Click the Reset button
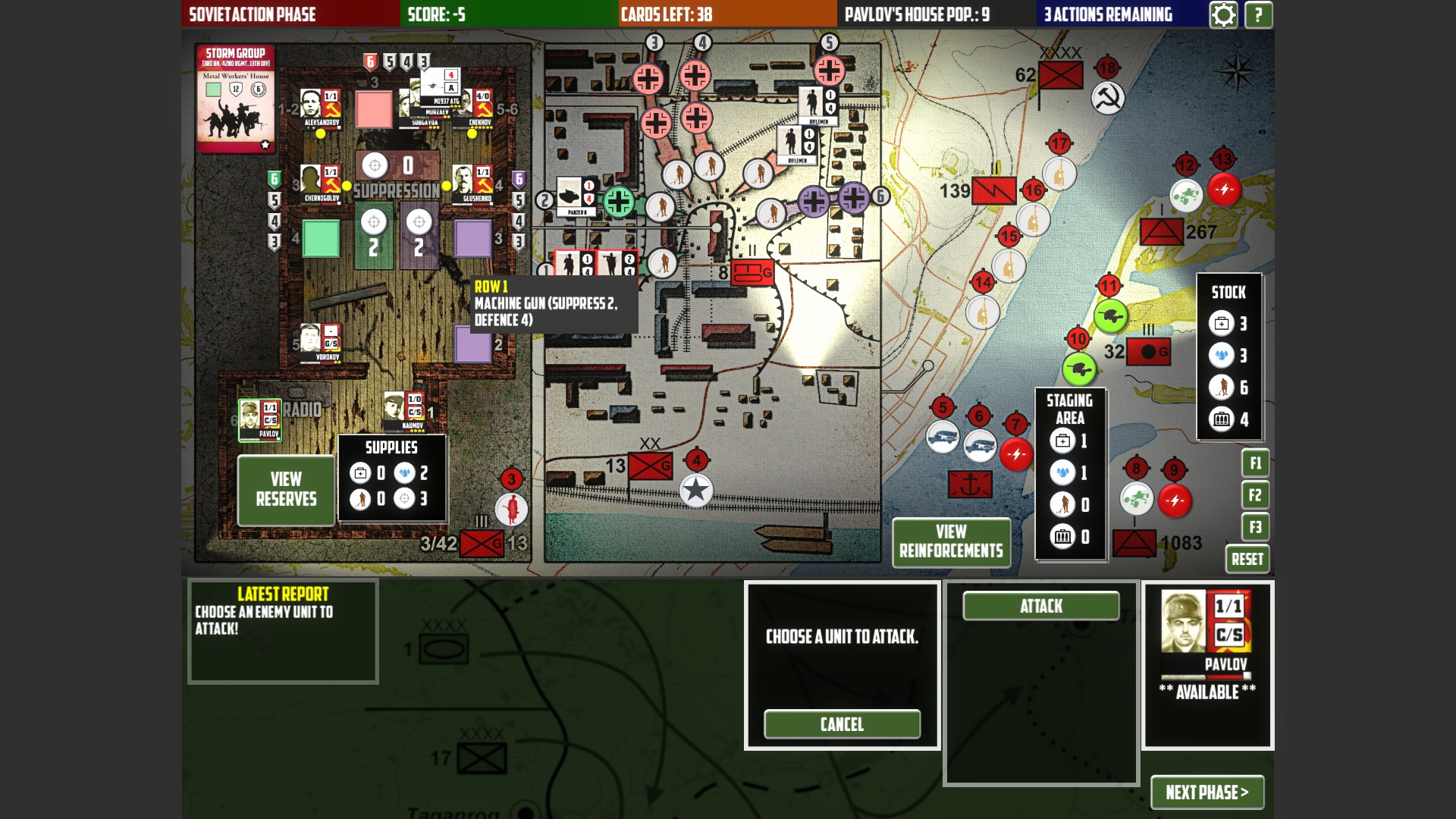The image size is (1456, 819). coord(1247,560)
